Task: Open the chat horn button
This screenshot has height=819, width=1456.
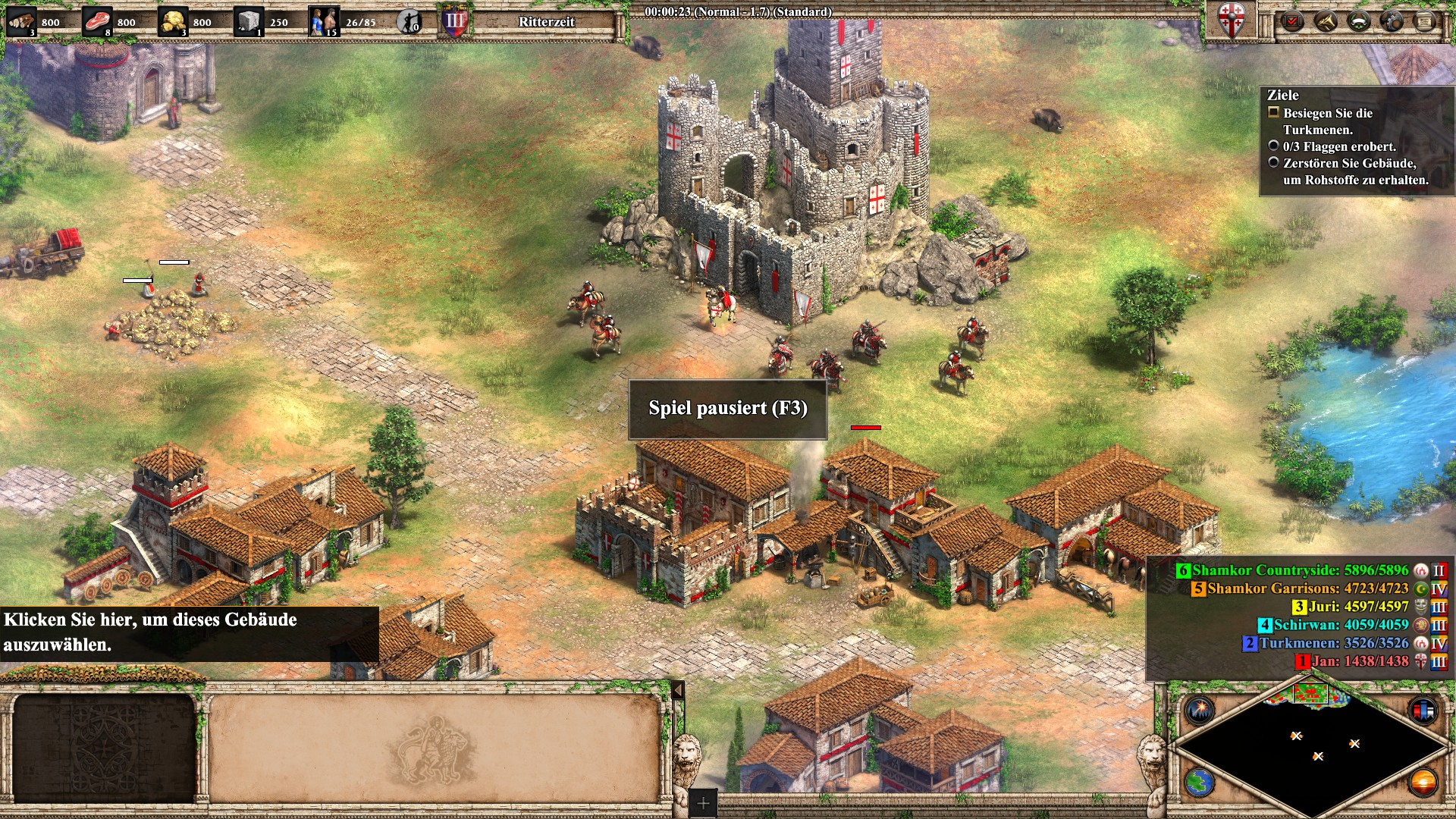Action: (x=1326, y=21)
